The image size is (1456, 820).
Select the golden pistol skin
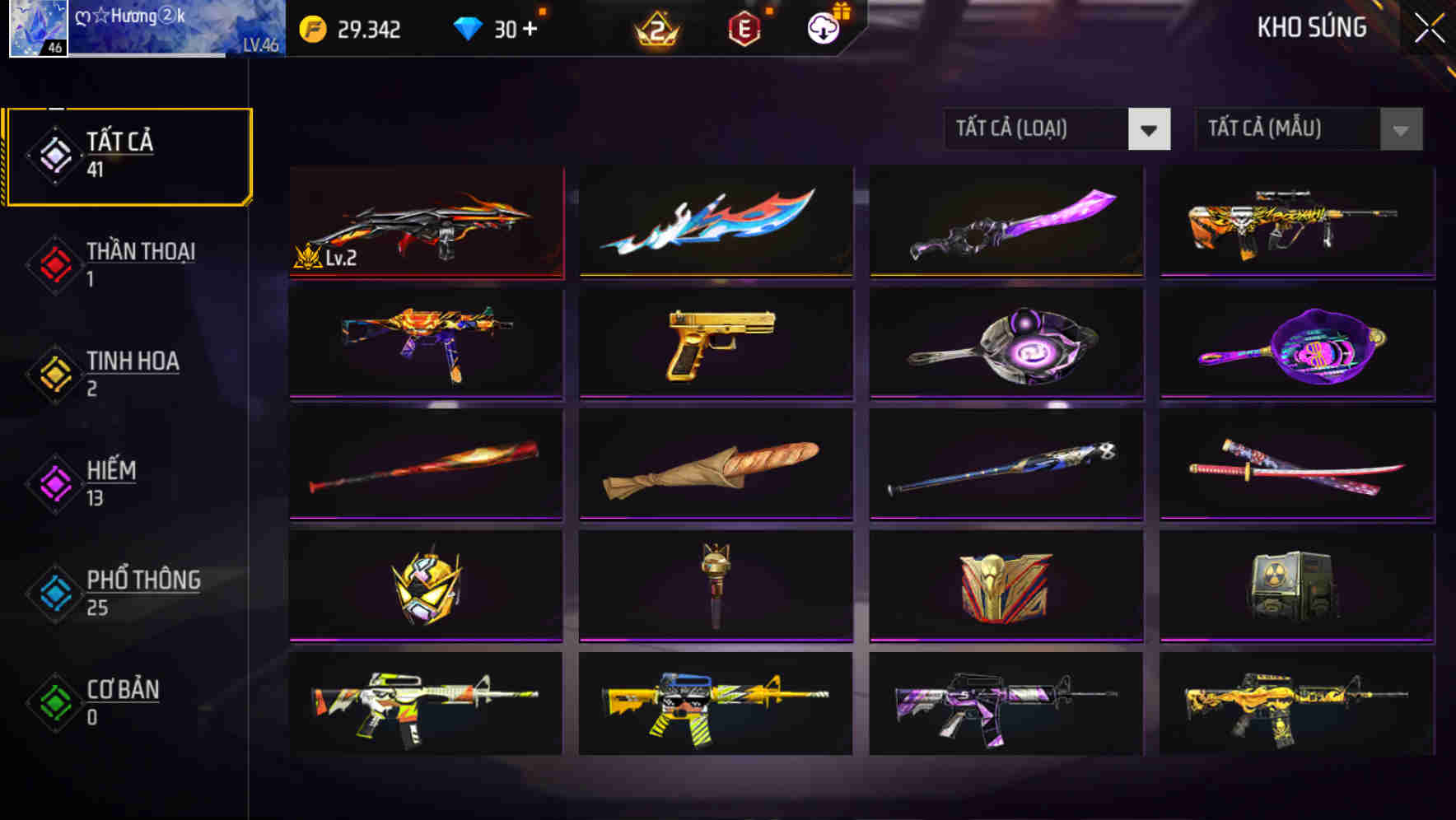point(716,344)
